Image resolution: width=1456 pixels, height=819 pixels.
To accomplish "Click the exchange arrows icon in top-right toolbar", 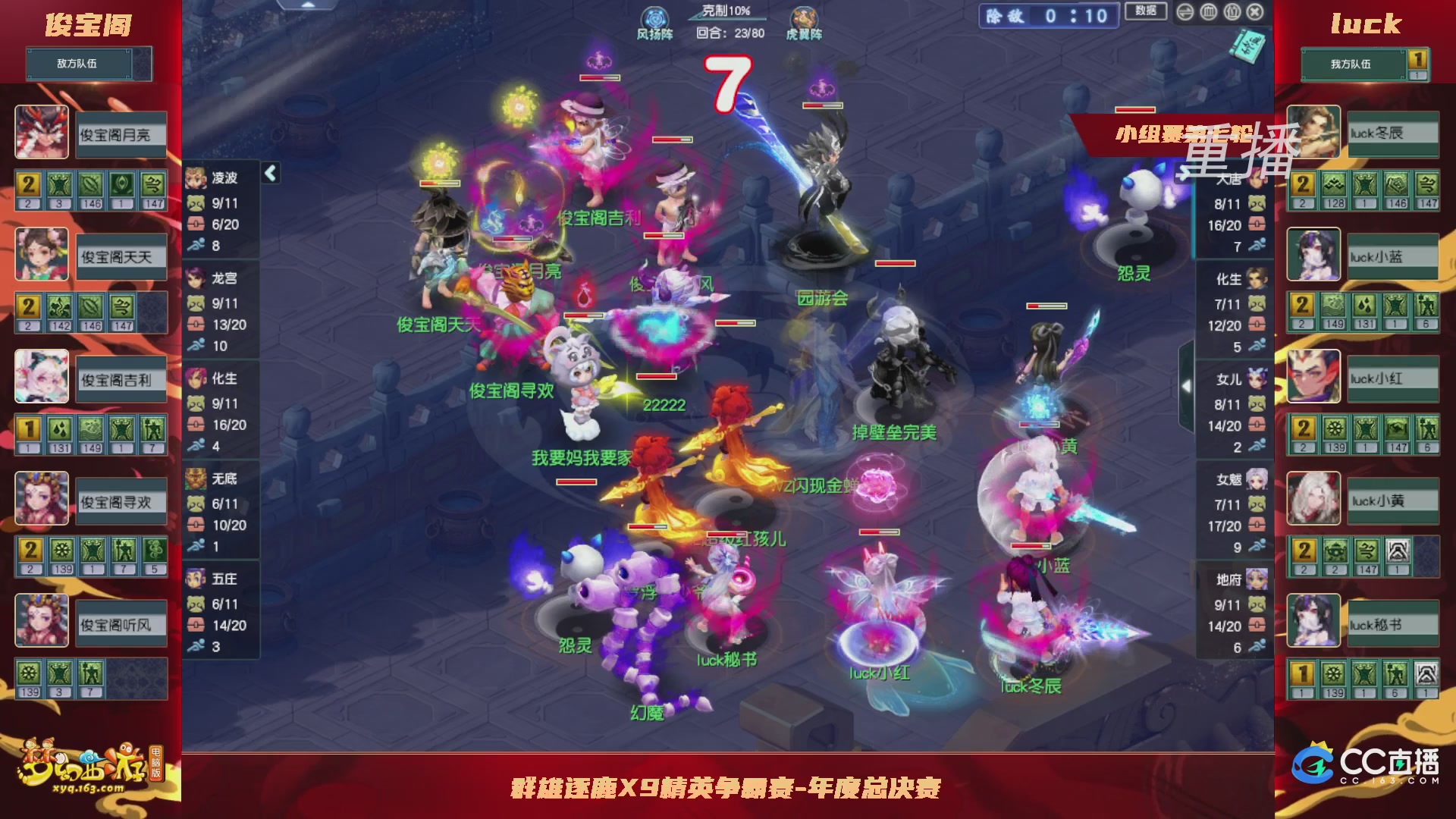I will [1185, 12].
